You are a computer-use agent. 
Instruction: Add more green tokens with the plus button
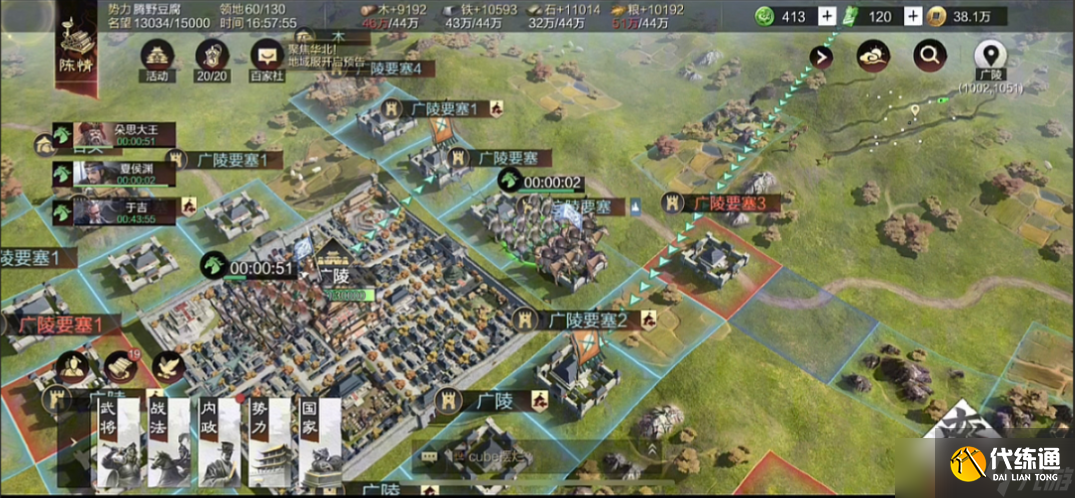click(x=914, y=16)
